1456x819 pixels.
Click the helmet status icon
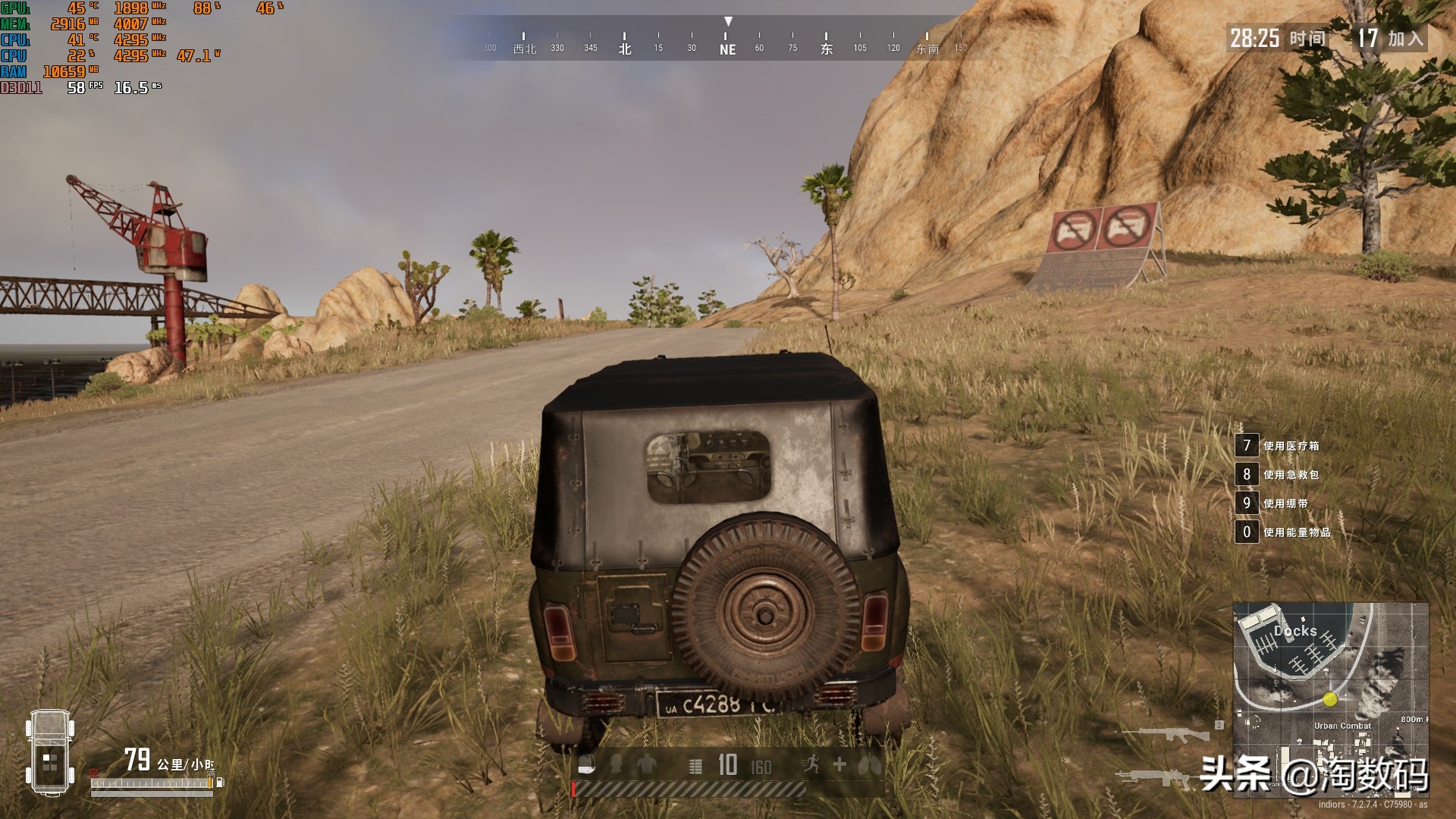click(x=616, y=764)
